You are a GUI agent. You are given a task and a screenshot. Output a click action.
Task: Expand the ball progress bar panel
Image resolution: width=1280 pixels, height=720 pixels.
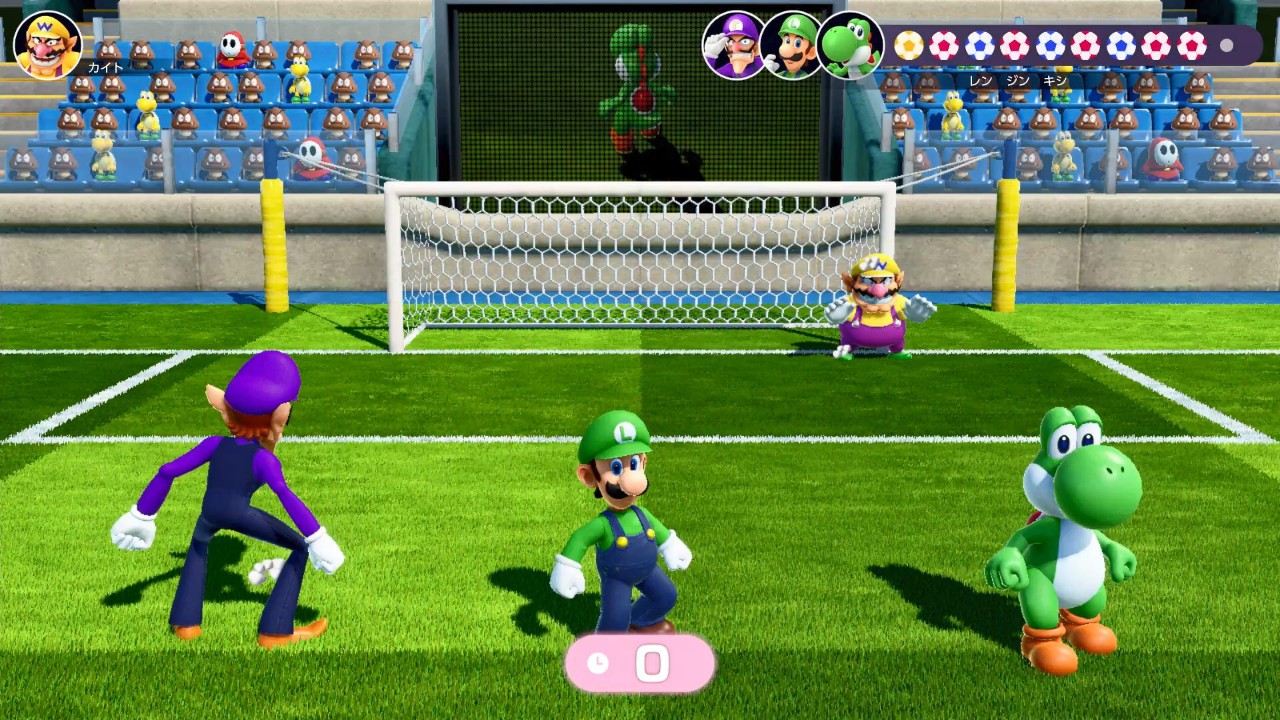(1065, 45)
